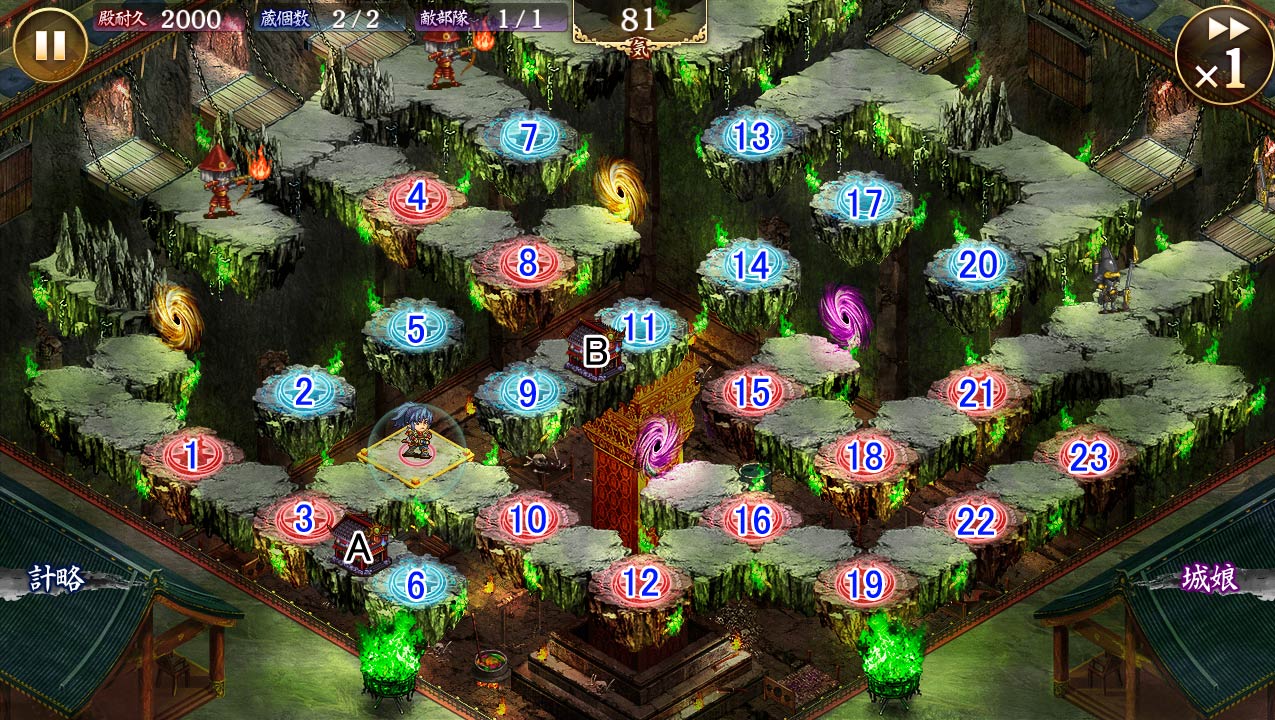Image resolution: width=1275 pixels, height=720 pixels.
Task: Select blue deployment tile 14
Action: click(751, 265)
